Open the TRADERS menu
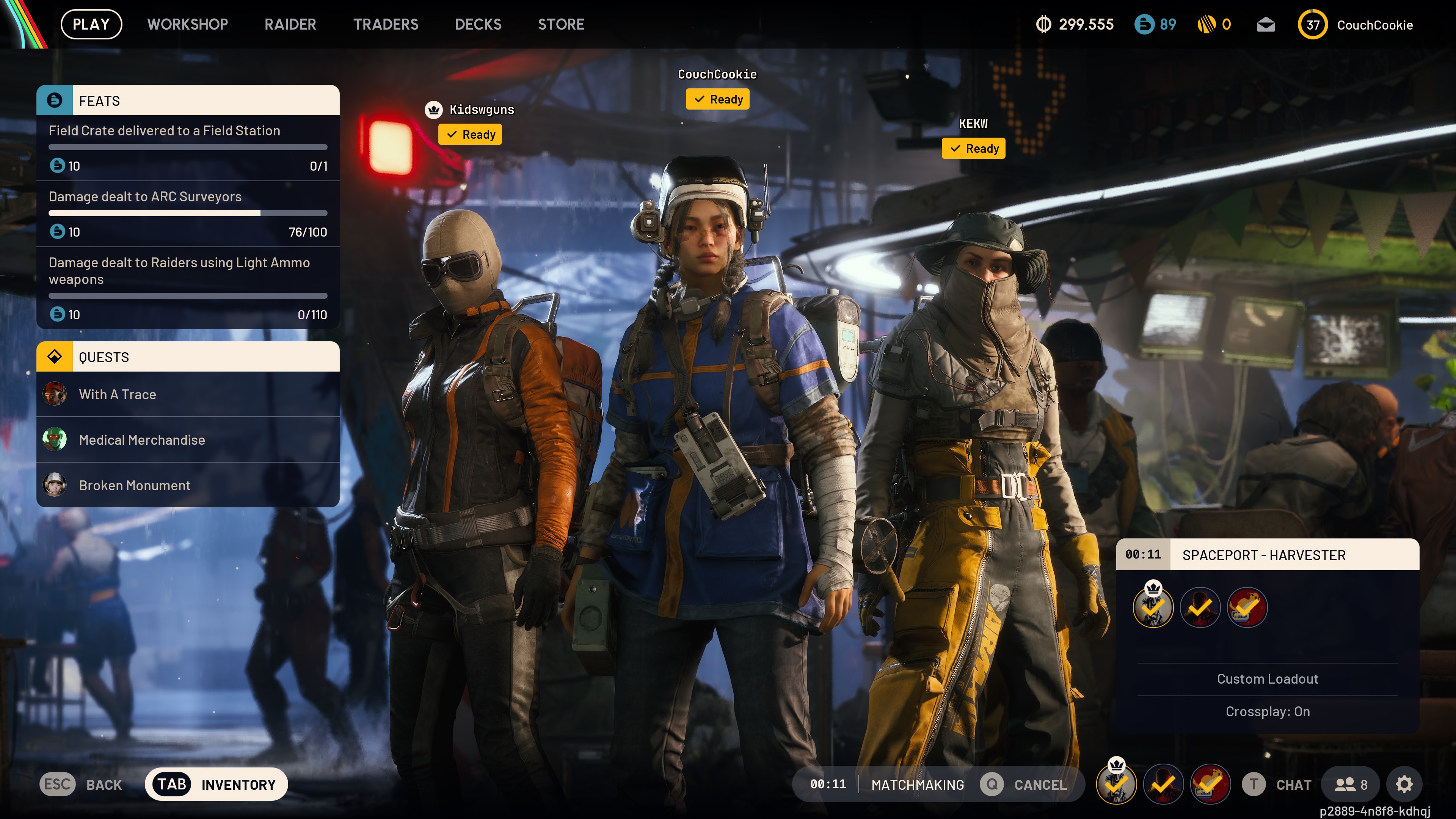 coord(386,24)
